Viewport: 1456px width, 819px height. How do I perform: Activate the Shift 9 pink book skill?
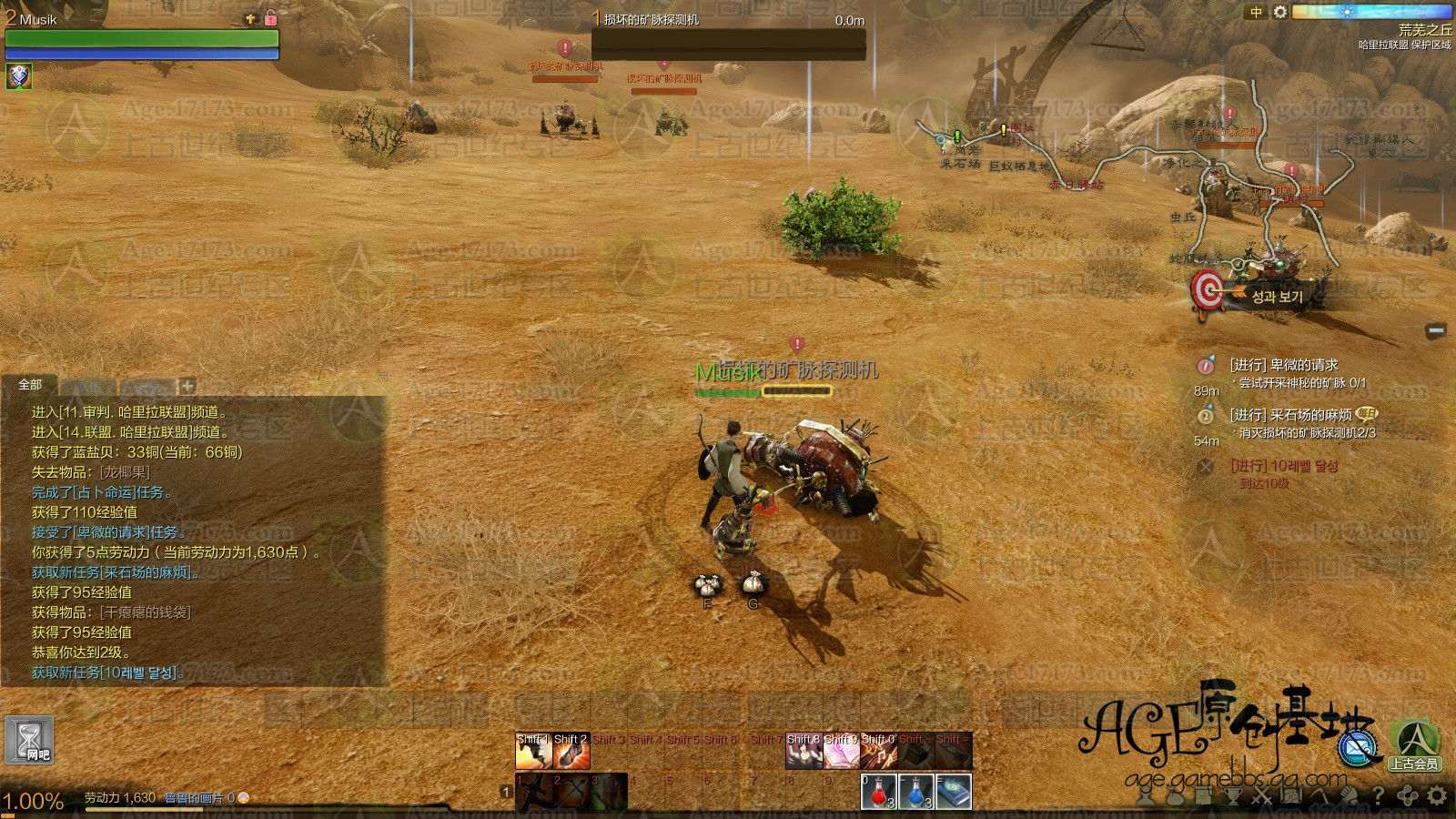click(841, 752)
